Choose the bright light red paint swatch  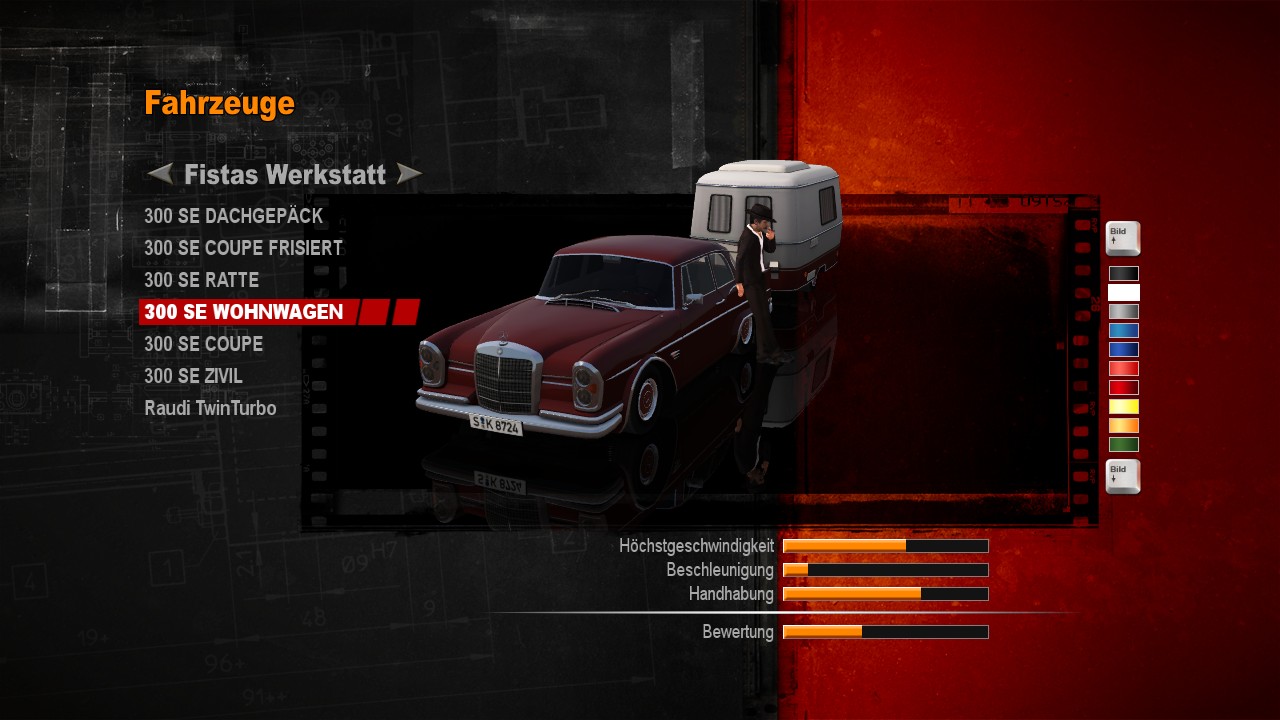click(x=1123, y=369)
